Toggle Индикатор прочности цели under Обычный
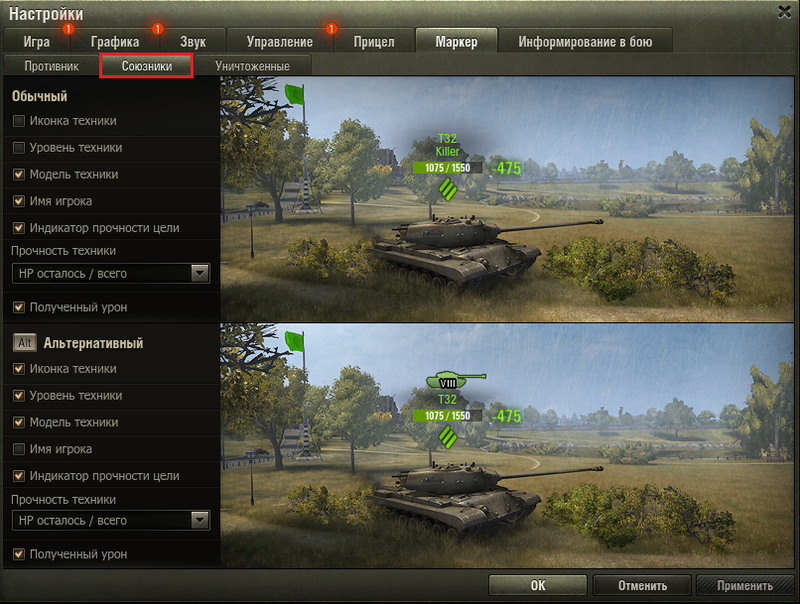The image size is (800, 604). coord(19,228)
